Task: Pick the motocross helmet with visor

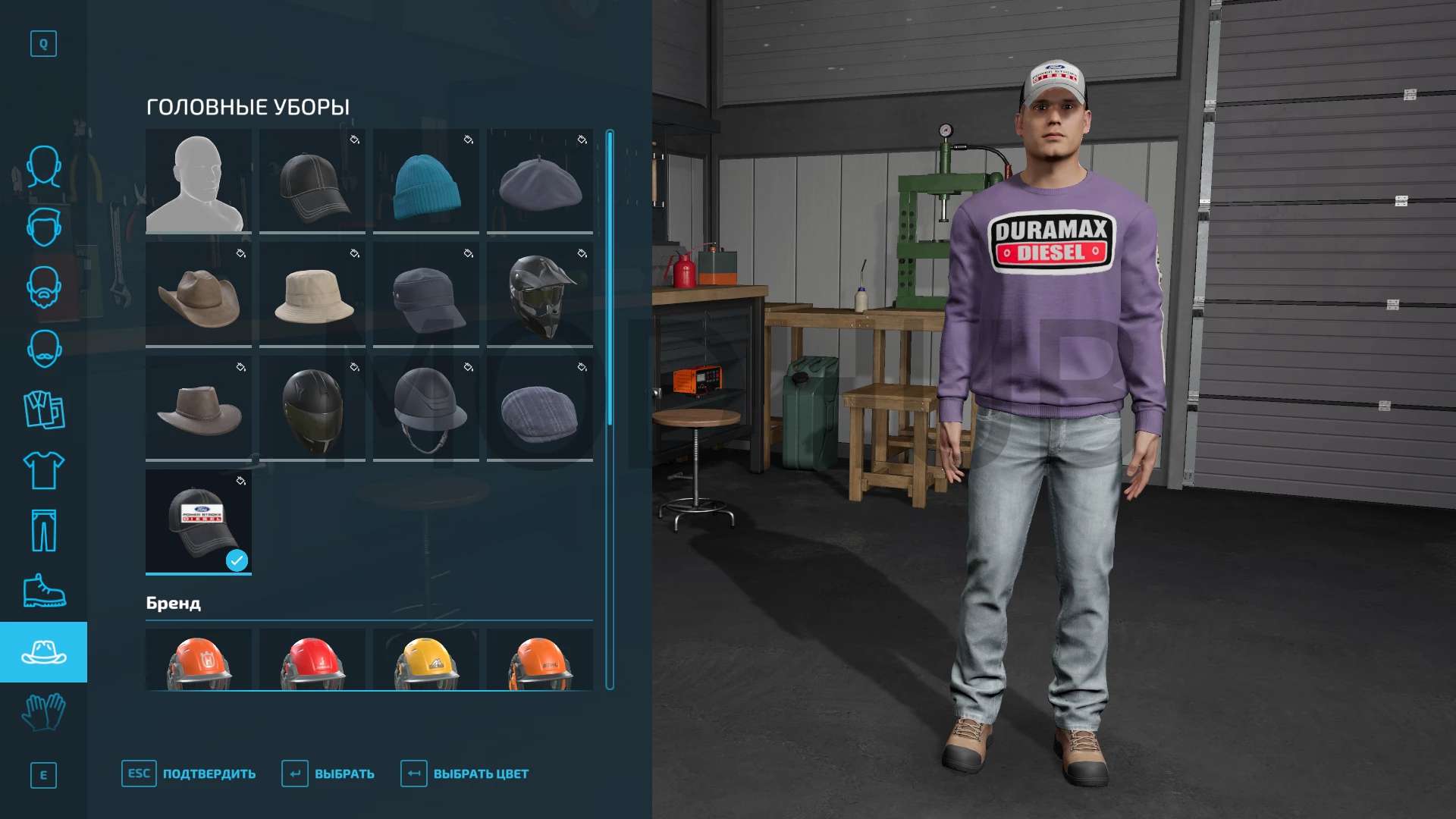Action: pyautogui.click(x=539, y=295)
